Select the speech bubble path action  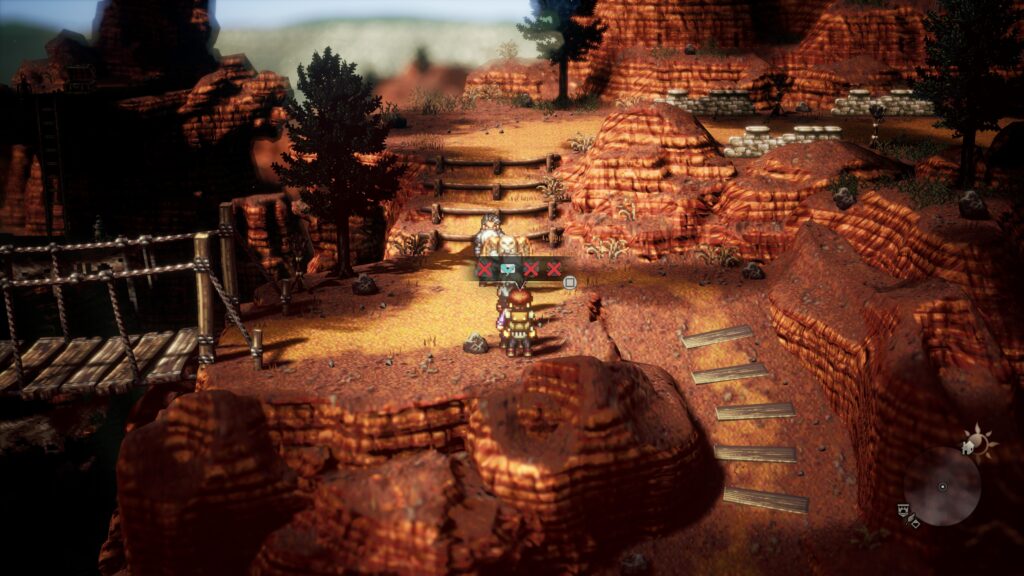click(508, 269)
